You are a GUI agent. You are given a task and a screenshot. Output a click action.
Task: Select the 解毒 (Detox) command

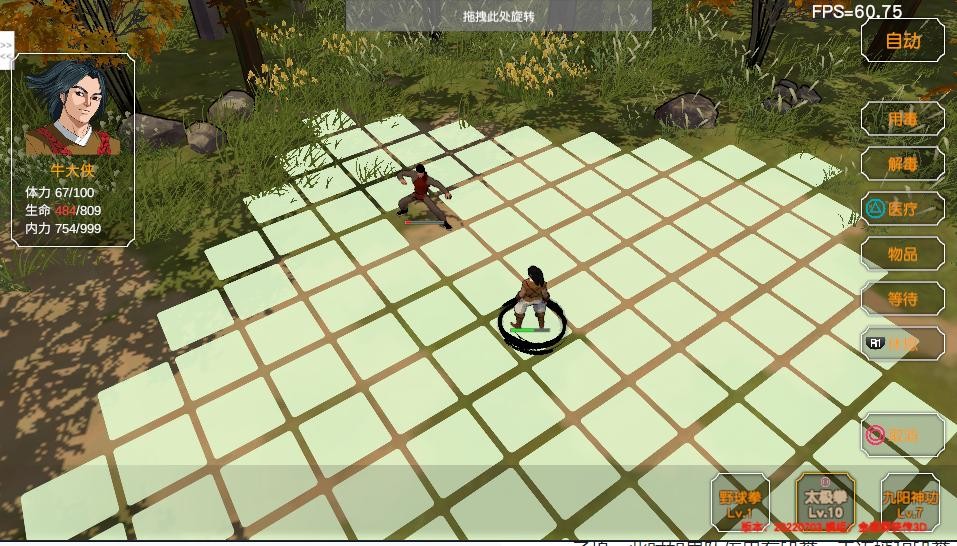[x=902, y=164]
